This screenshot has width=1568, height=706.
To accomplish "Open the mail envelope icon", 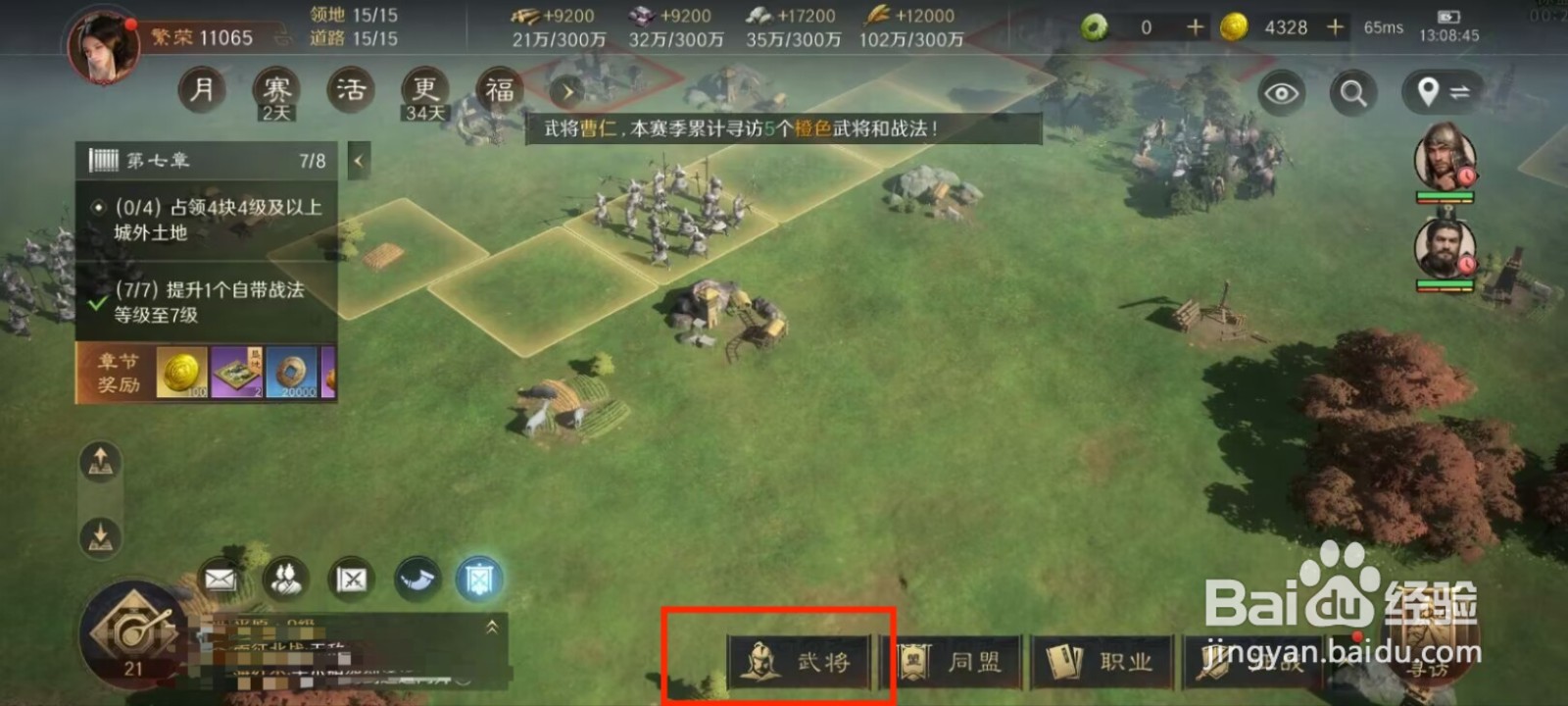I will (x=218, y=580).
